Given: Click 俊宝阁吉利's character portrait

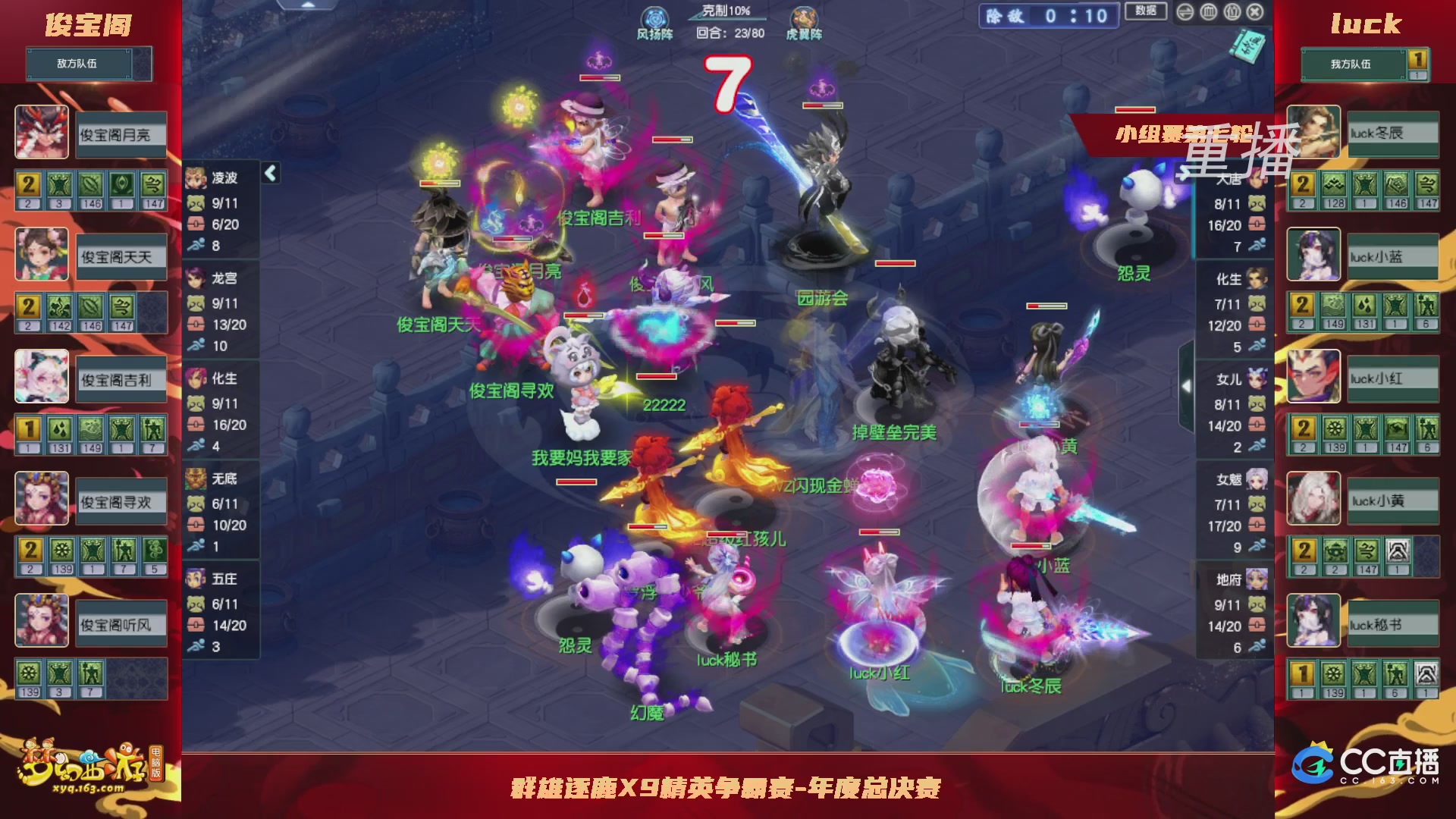Looking at the screenshot, I should coord(42,377).
